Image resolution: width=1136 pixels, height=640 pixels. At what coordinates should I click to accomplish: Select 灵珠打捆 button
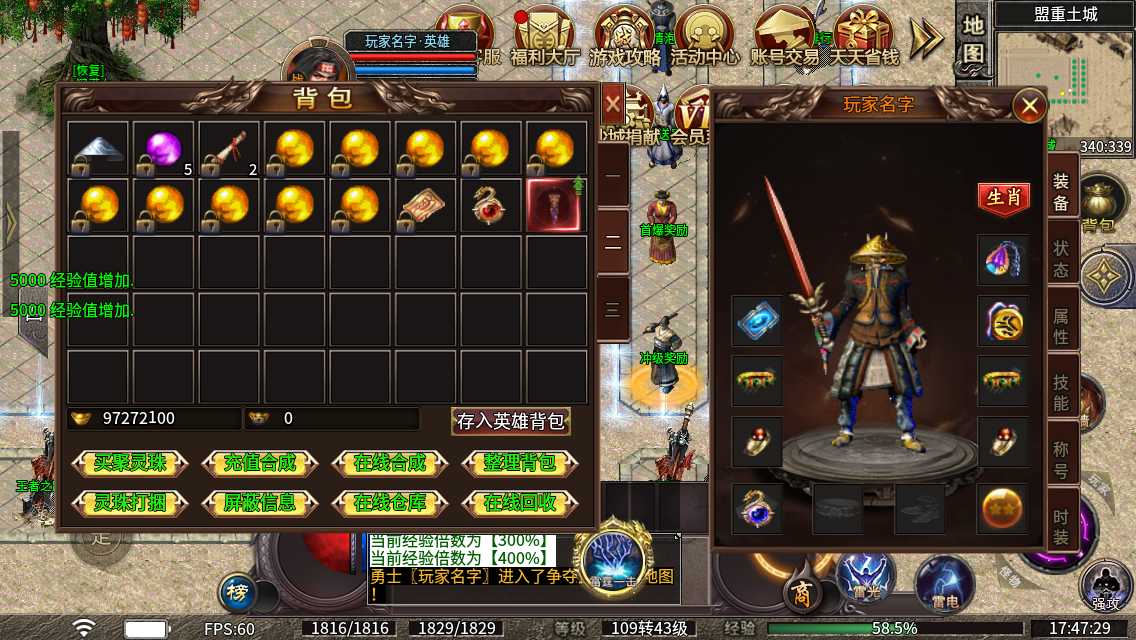tap(130, 502)
